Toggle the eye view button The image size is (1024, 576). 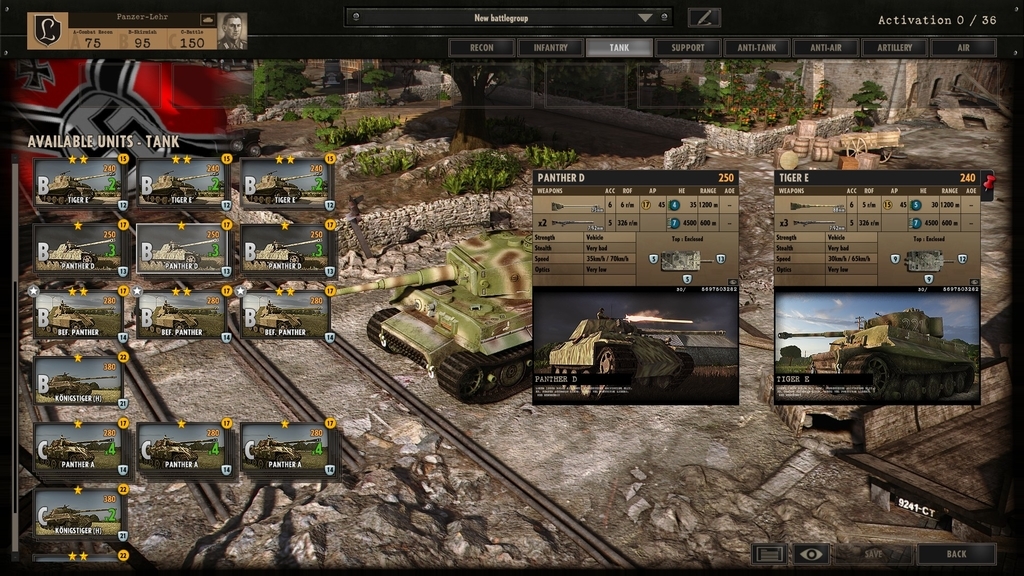(x=812, y=554)
